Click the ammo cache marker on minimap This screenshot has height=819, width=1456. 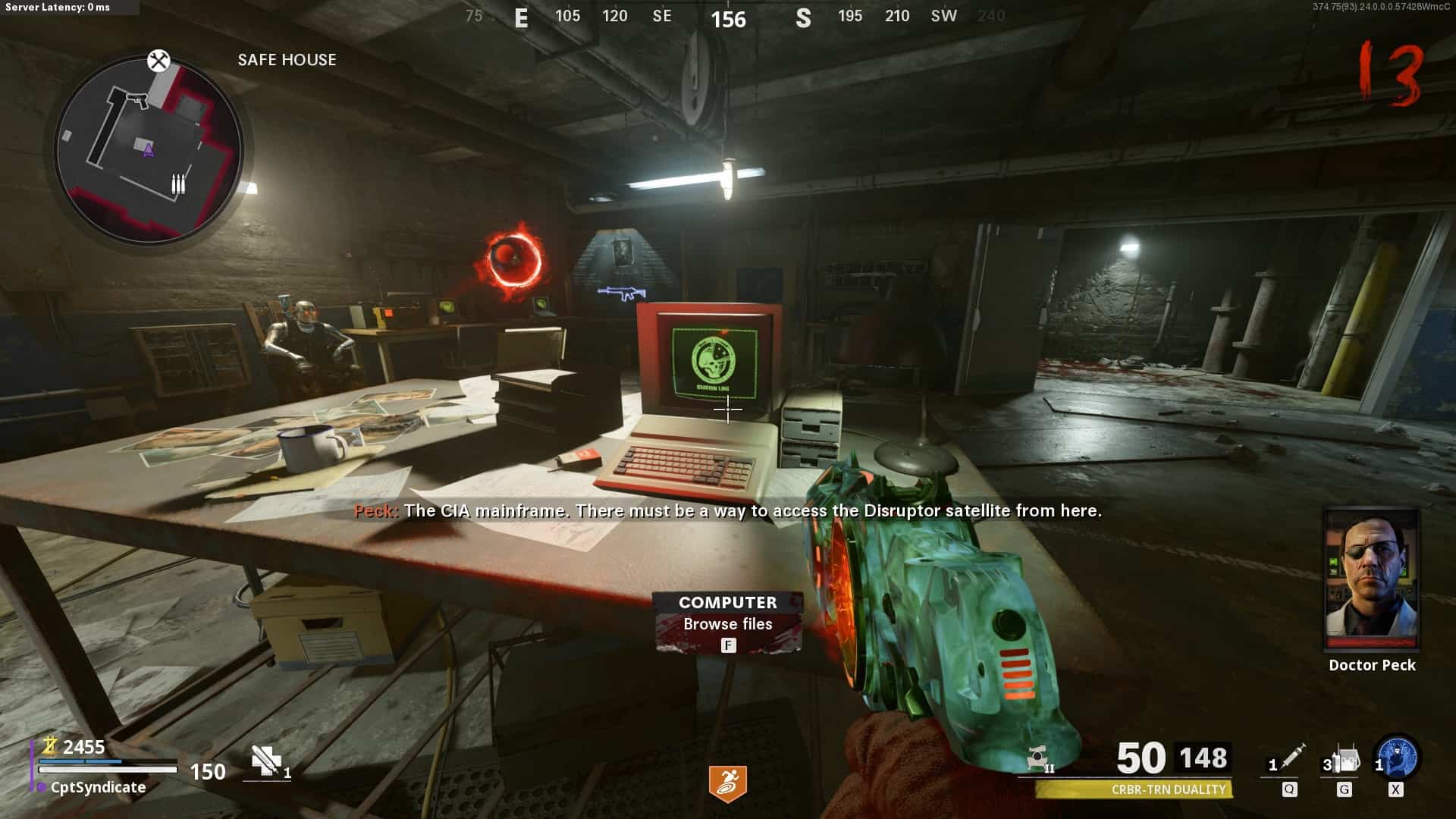[x=178, y=184]
